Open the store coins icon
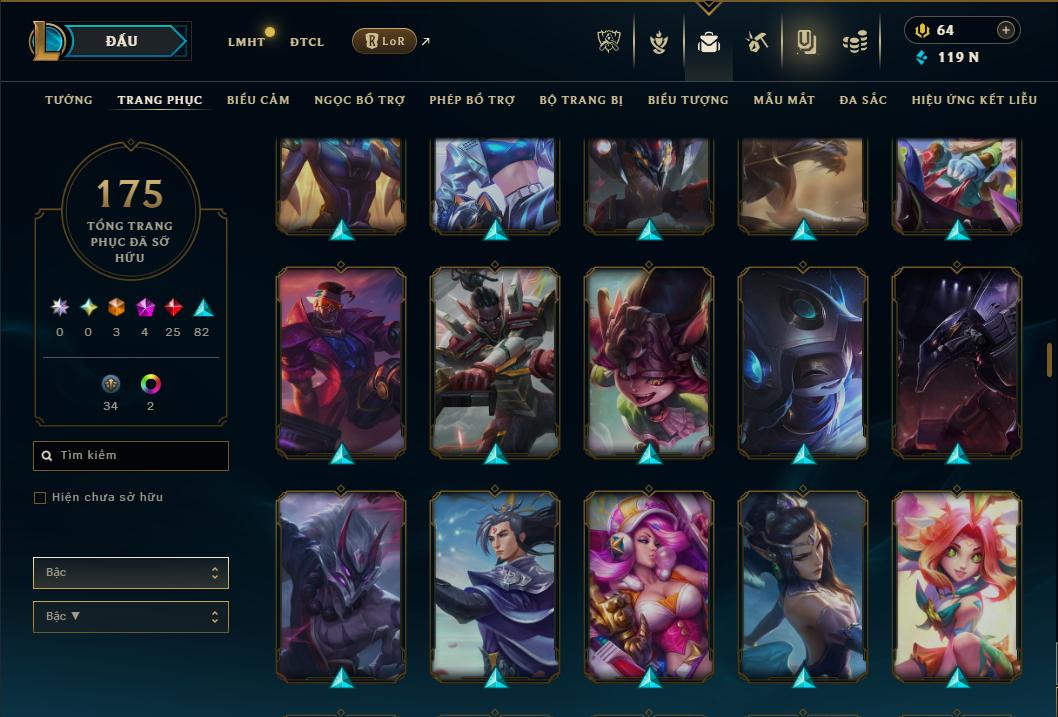Viewport: 1058px width, 717px height. (854, 42)
